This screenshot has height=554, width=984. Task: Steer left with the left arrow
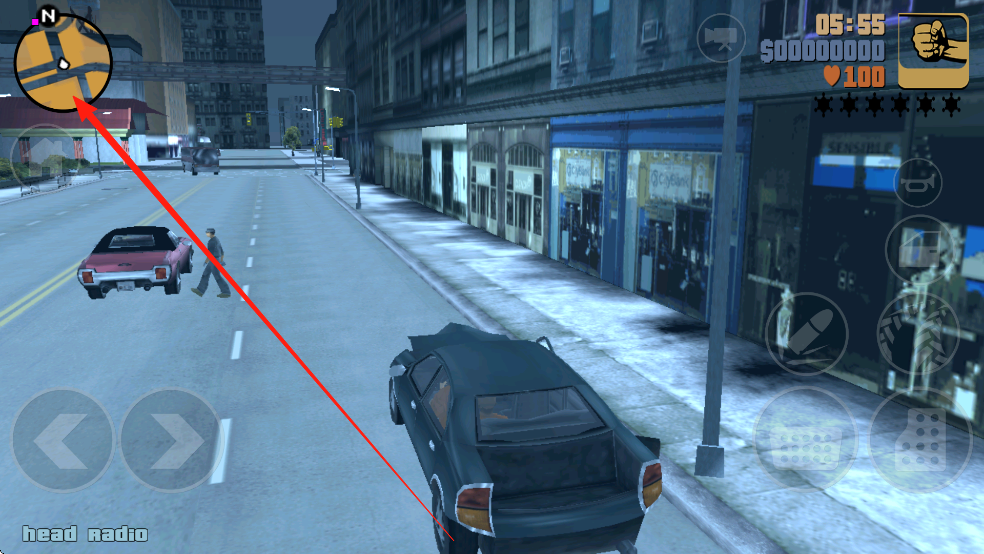pos(62,440)
